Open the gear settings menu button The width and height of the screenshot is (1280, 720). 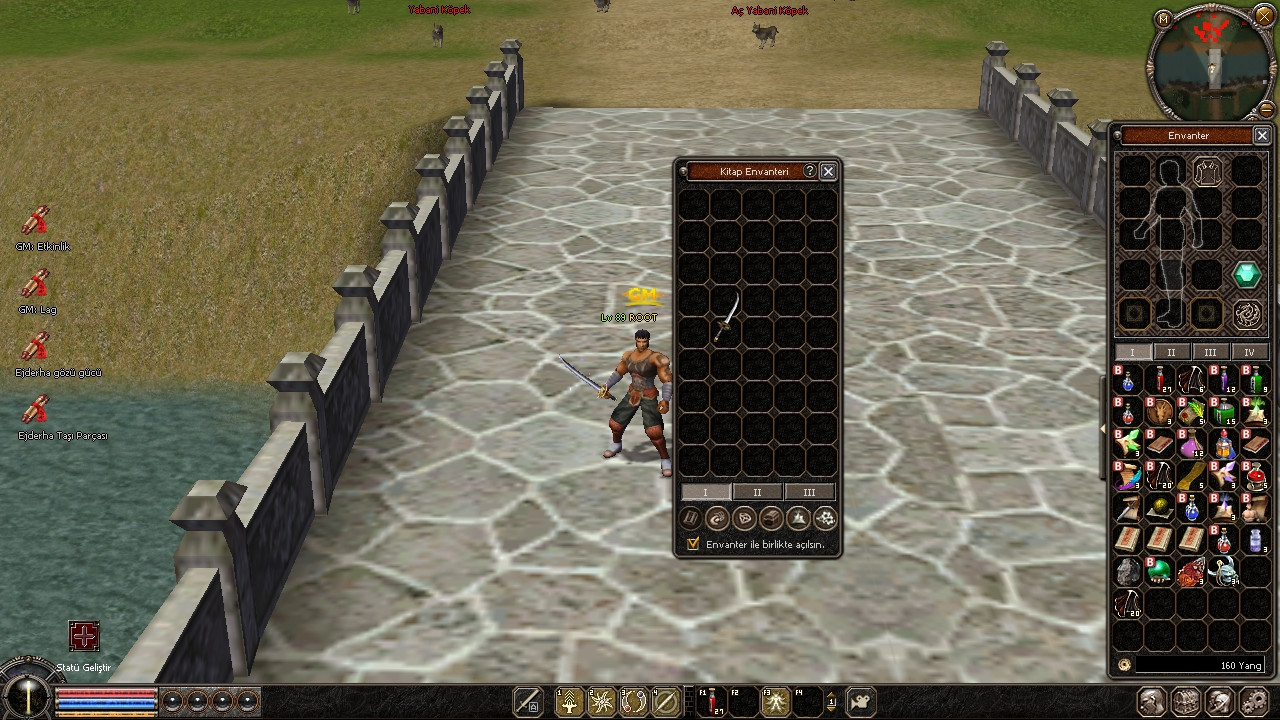tap(1250, 701)
